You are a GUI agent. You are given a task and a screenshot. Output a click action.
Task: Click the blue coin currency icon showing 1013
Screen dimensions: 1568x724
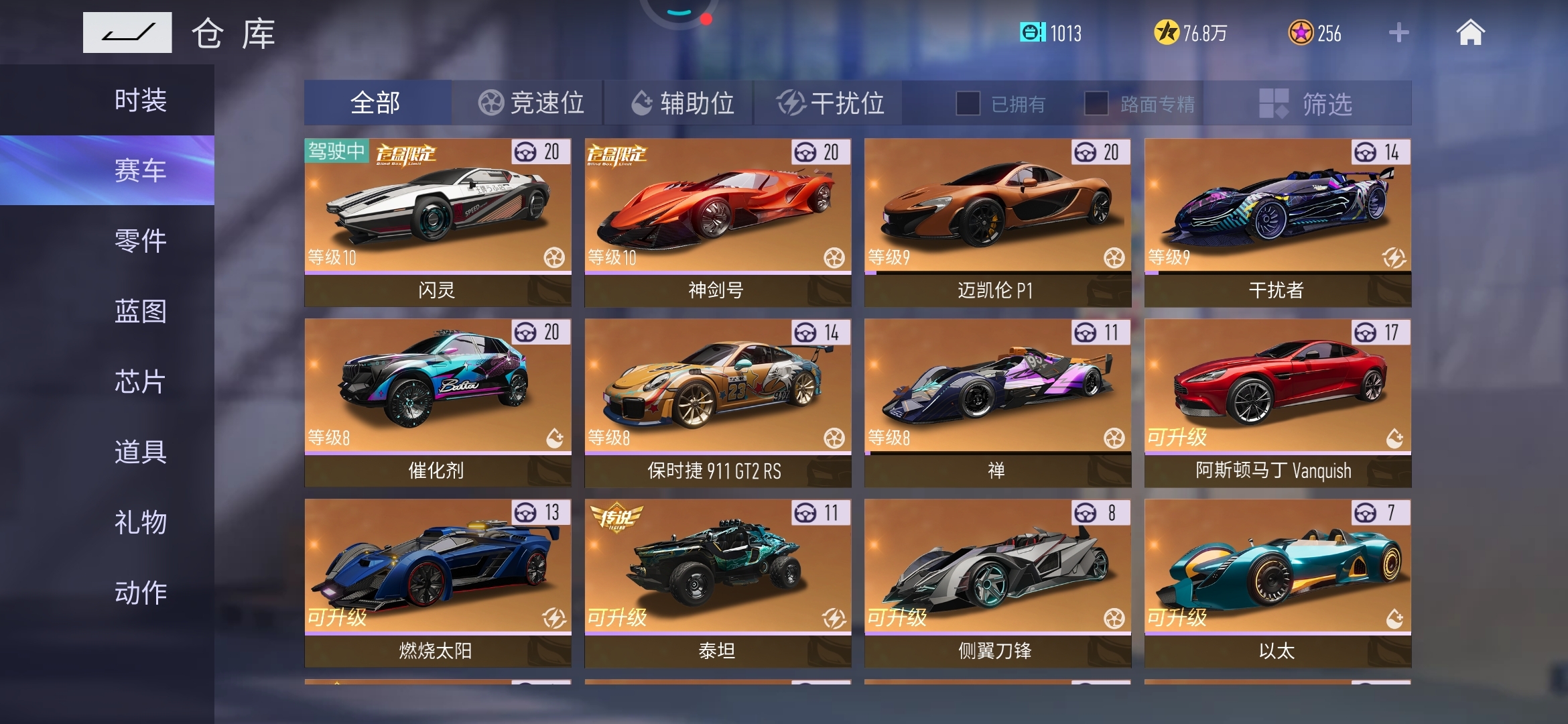point(1035,33)
